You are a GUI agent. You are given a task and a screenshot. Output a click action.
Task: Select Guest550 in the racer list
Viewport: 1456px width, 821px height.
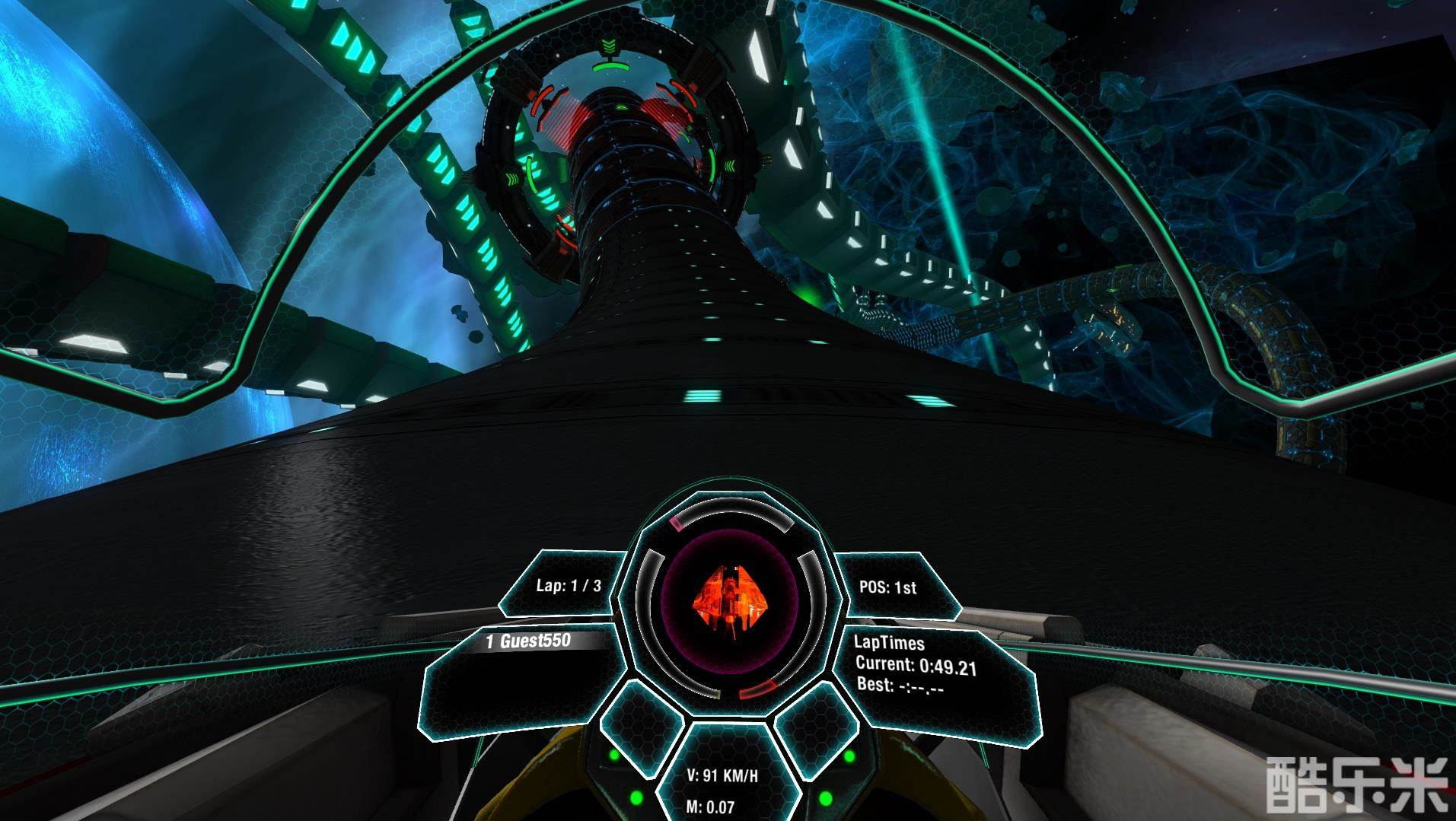pyautogui.click(x=530, y=641)
